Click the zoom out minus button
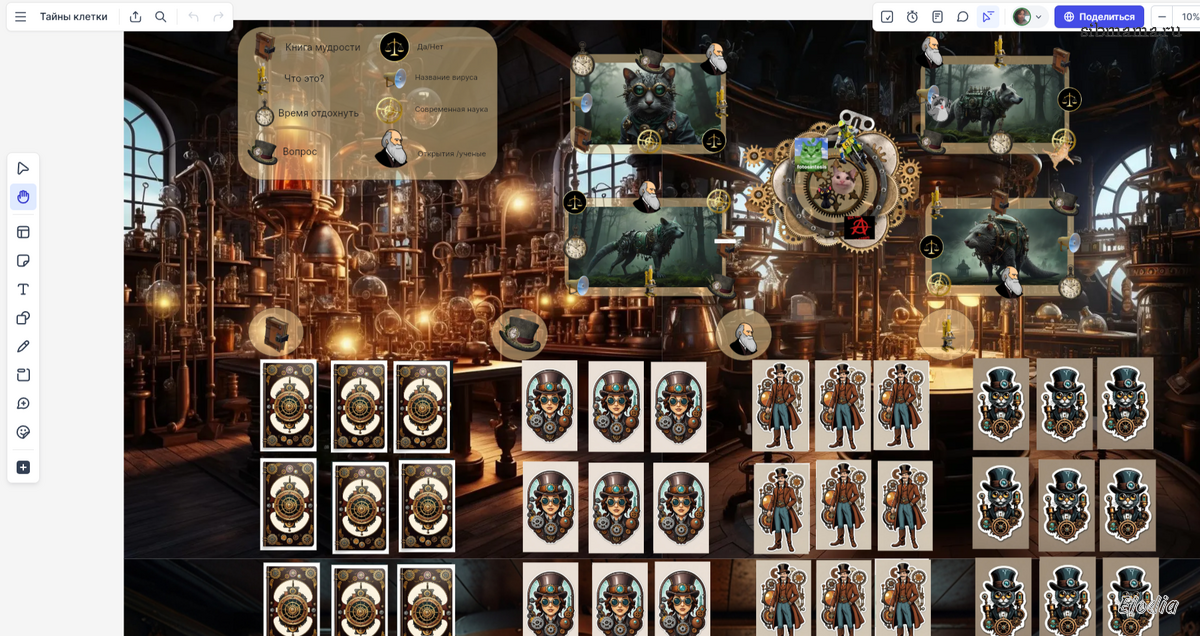1200x636 pixels. pos(1162,17)
